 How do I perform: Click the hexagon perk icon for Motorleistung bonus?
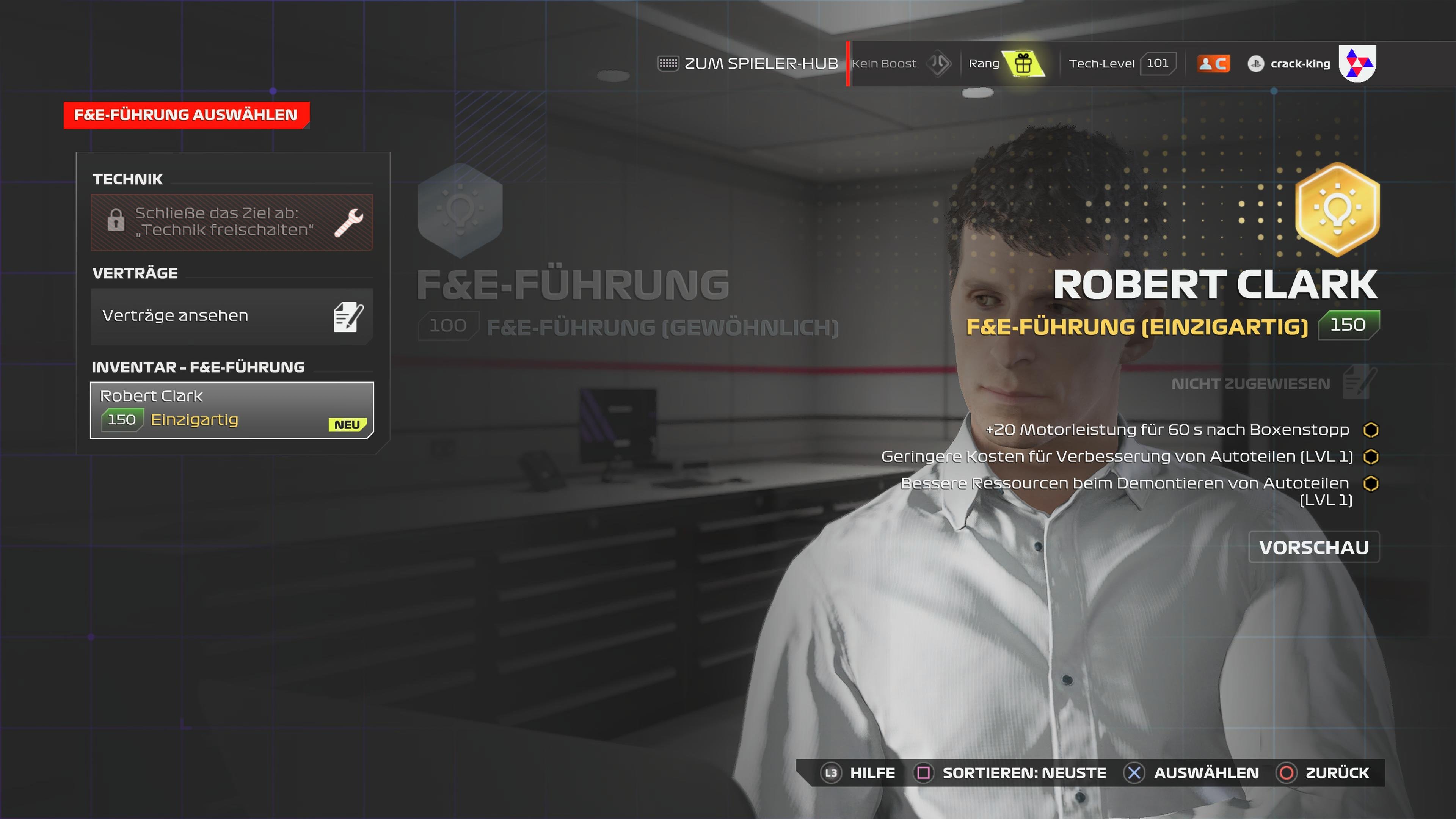pyautogui.click(x=1371, y=429)
